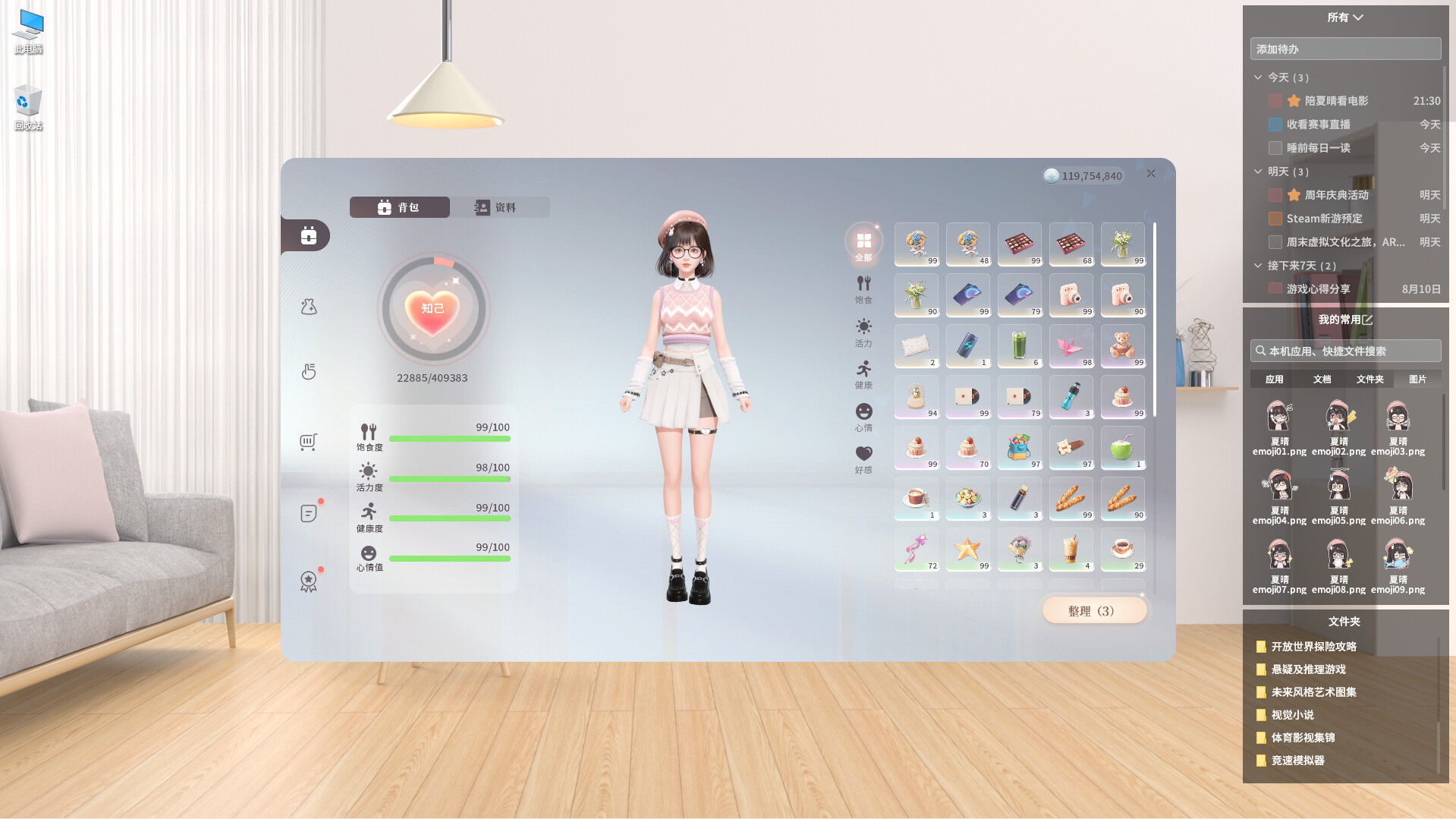Open the gift bag panel
The image size is (1456, 819).
(x=307, y=306)
